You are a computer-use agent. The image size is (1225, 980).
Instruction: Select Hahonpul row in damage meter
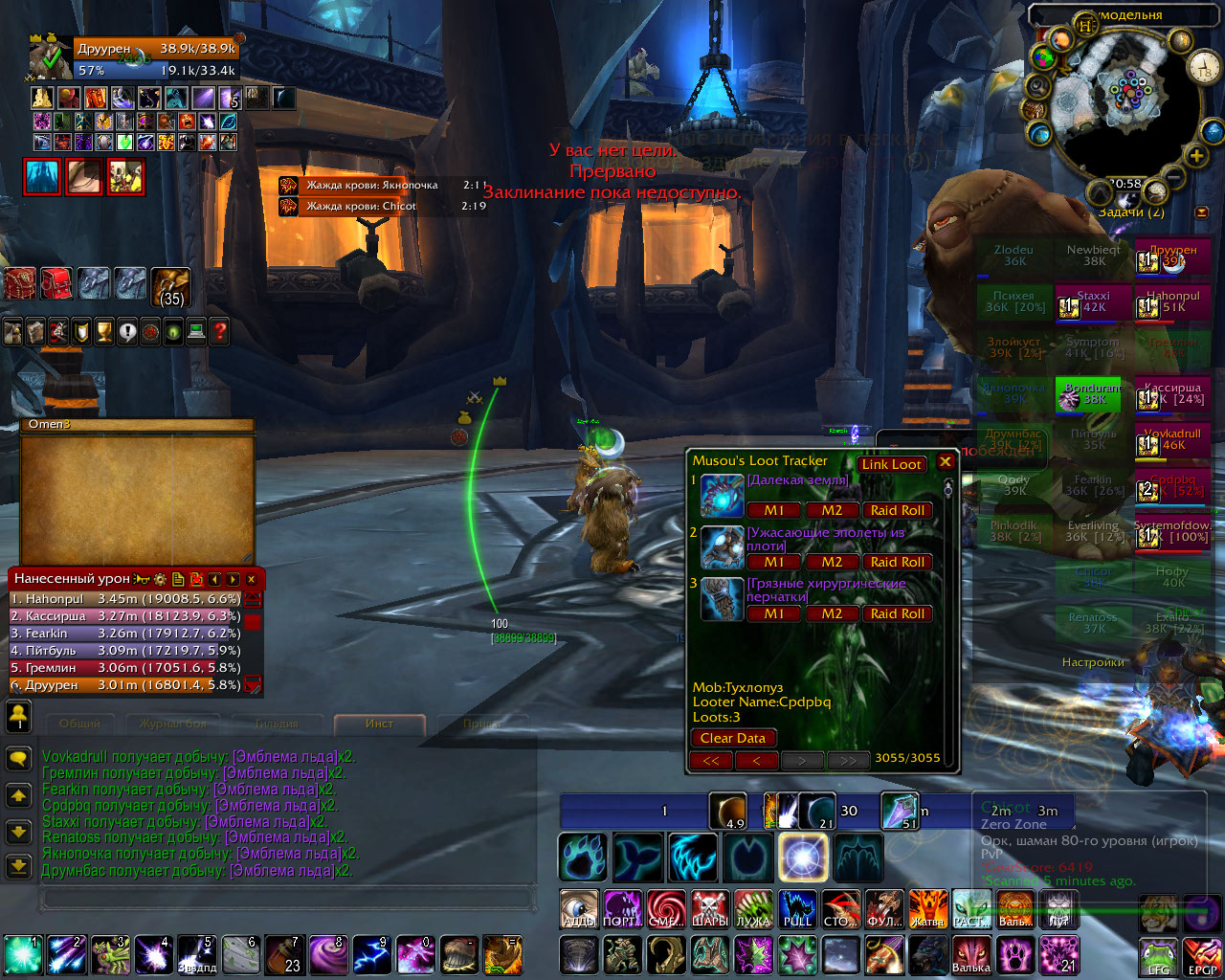click(x=124, y=599)
